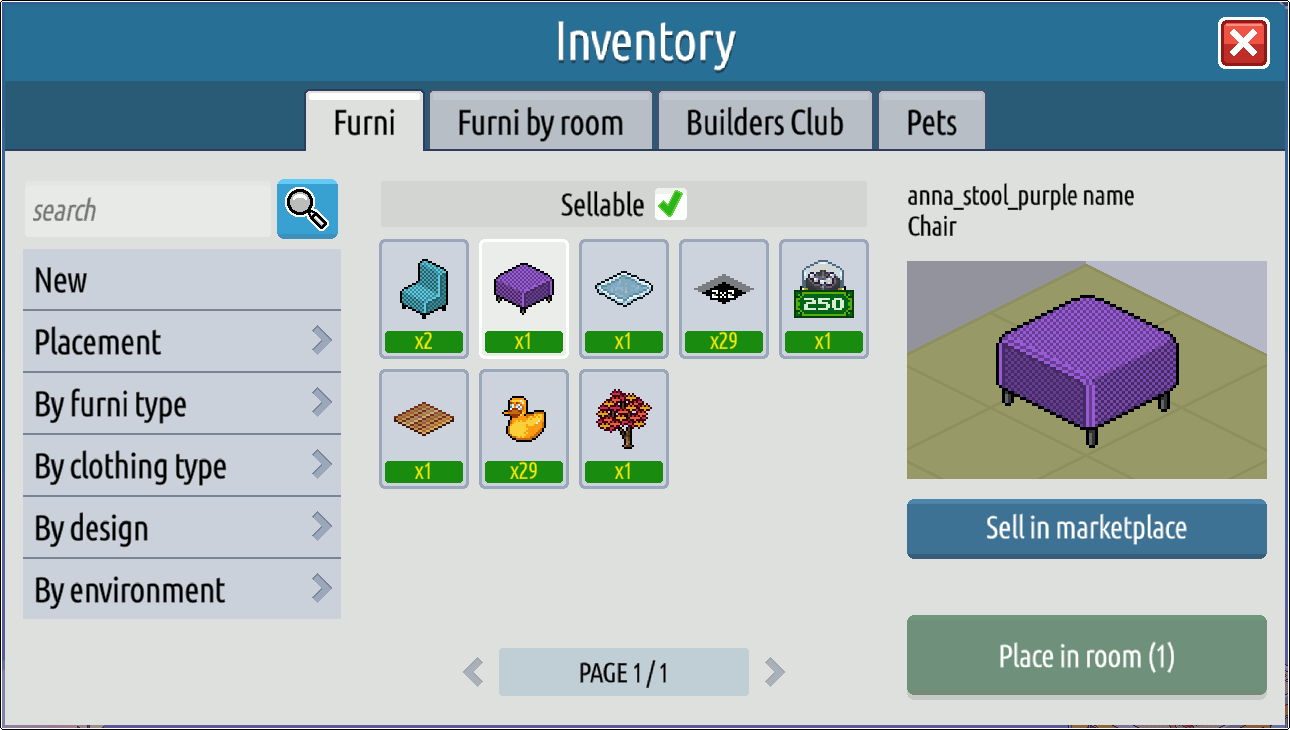The height and width of the screenshot is (730, 1290).
Task: Choose the New category
Action: (x=181, y=280)
